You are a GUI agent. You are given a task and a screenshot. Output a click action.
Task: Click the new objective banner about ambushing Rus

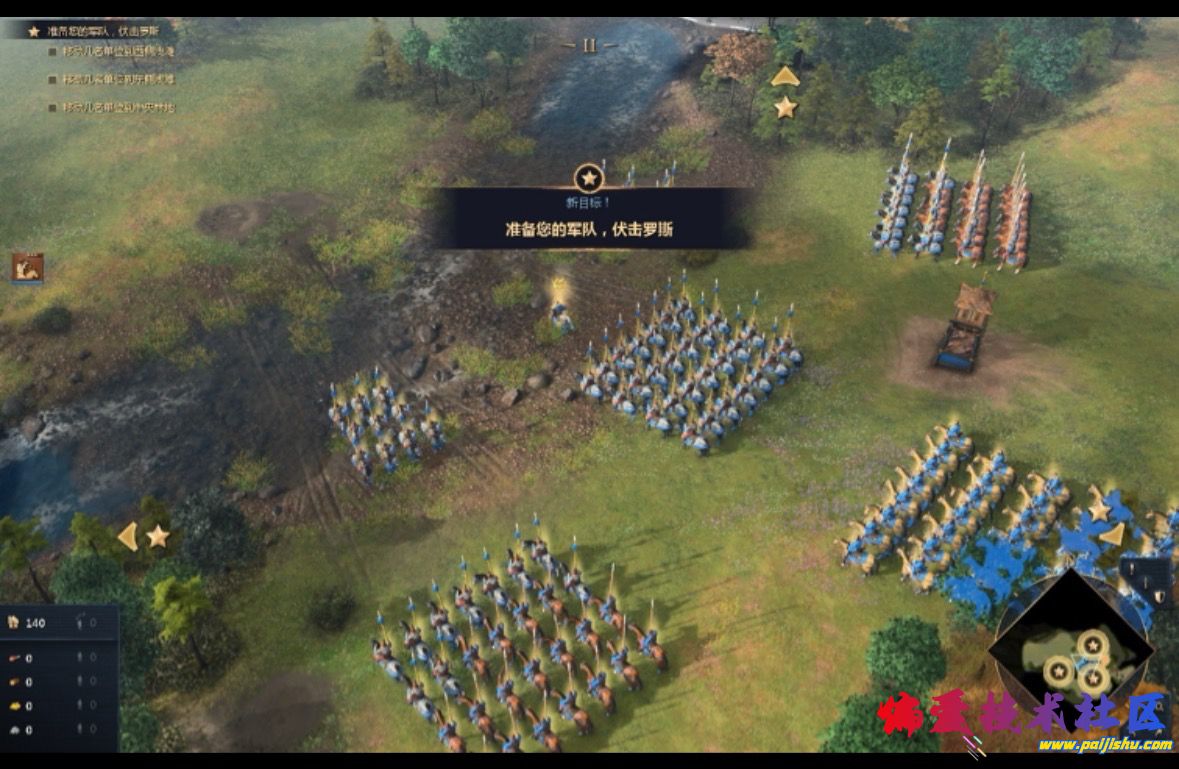(x=589, y=219)
